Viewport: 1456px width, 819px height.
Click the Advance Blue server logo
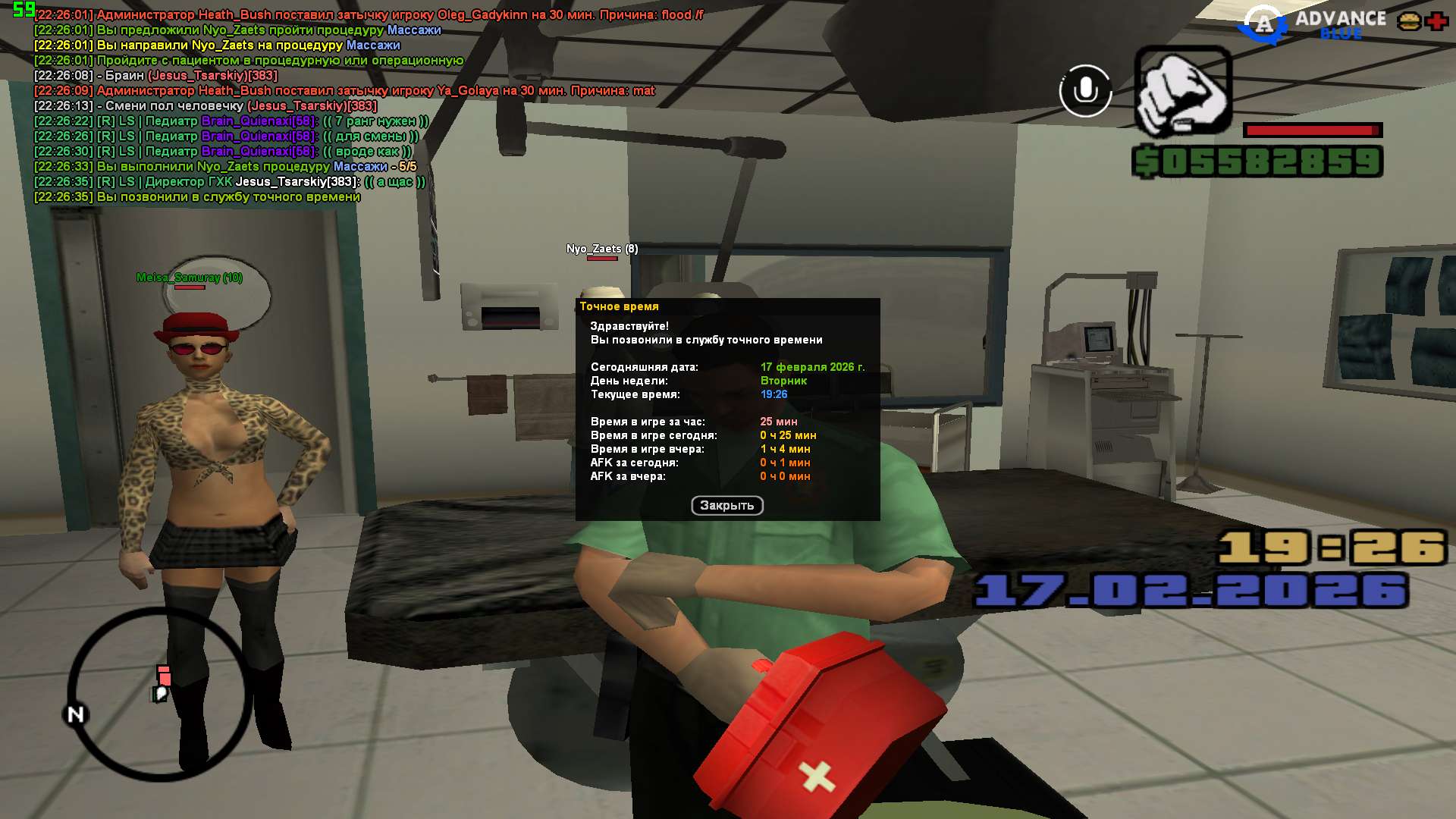pyautogui.click(x=1312, y=24)
